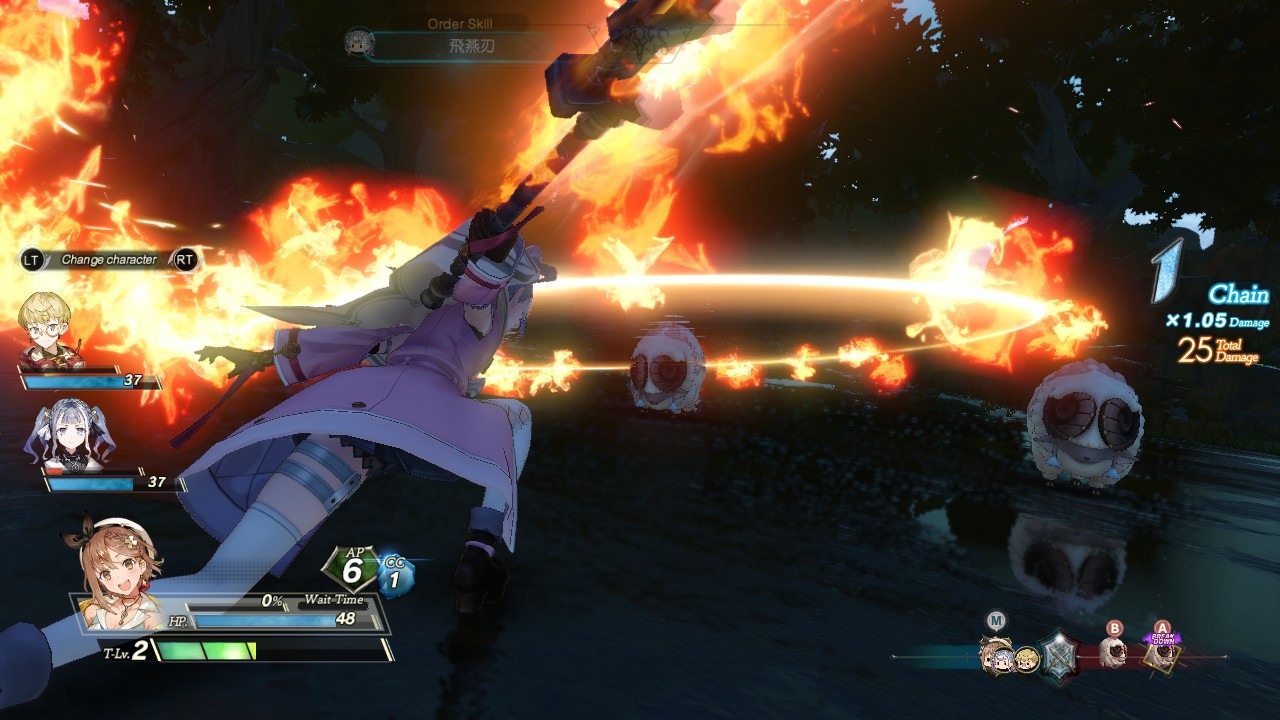Image resolution: width=1280 pixels, height=720 pixels.
Task: Select the crossed-swords shield icon on the timeline
Action: coord(1059,656)
